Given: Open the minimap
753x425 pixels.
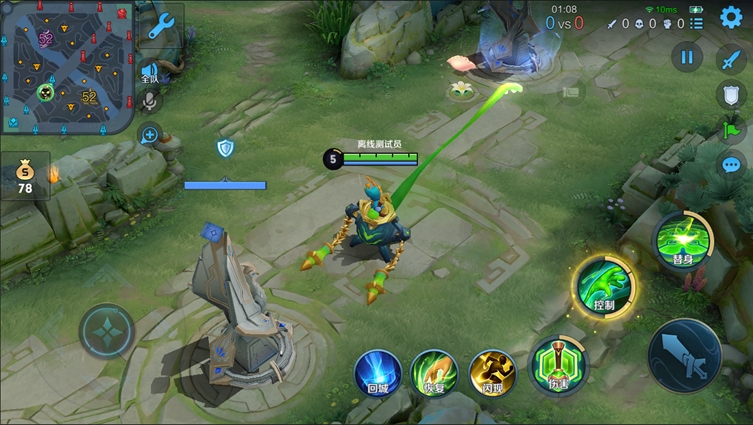Looking at the screenshot, I should coord(68,66).
